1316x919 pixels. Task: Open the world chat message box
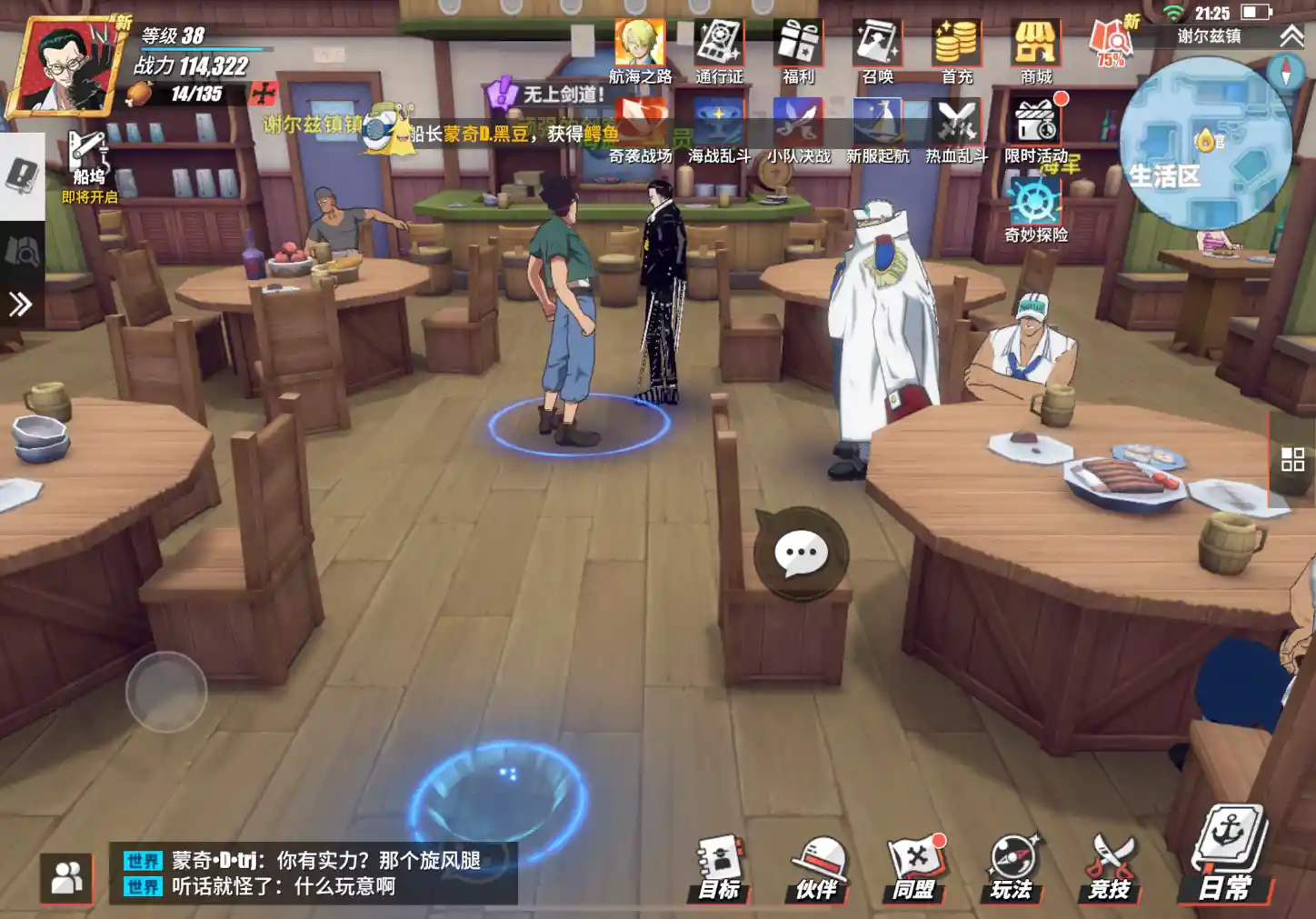[314, 873]
